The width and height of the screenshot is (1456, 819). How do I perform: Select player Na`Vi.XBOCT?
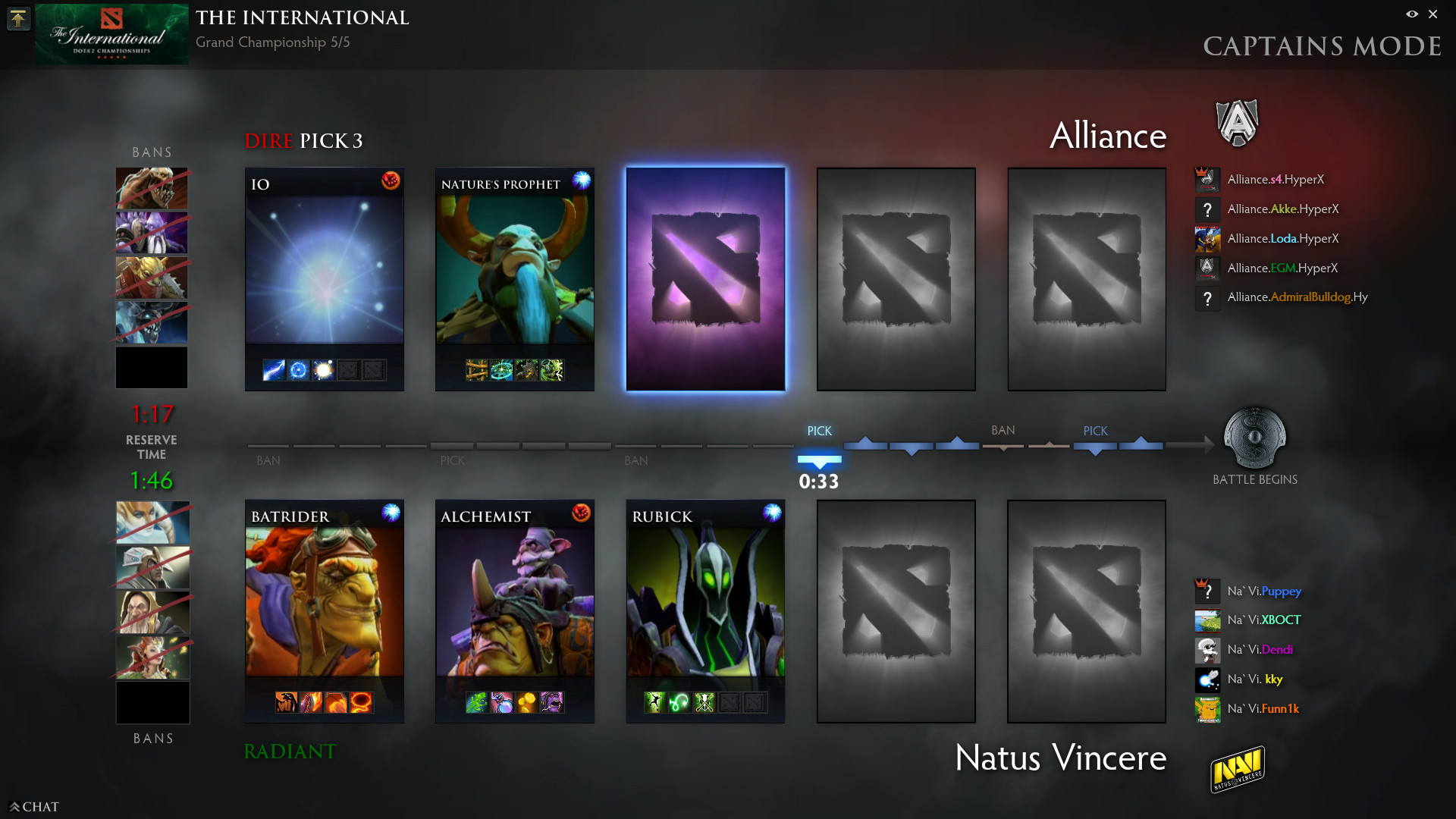(x=1264, y=620)
